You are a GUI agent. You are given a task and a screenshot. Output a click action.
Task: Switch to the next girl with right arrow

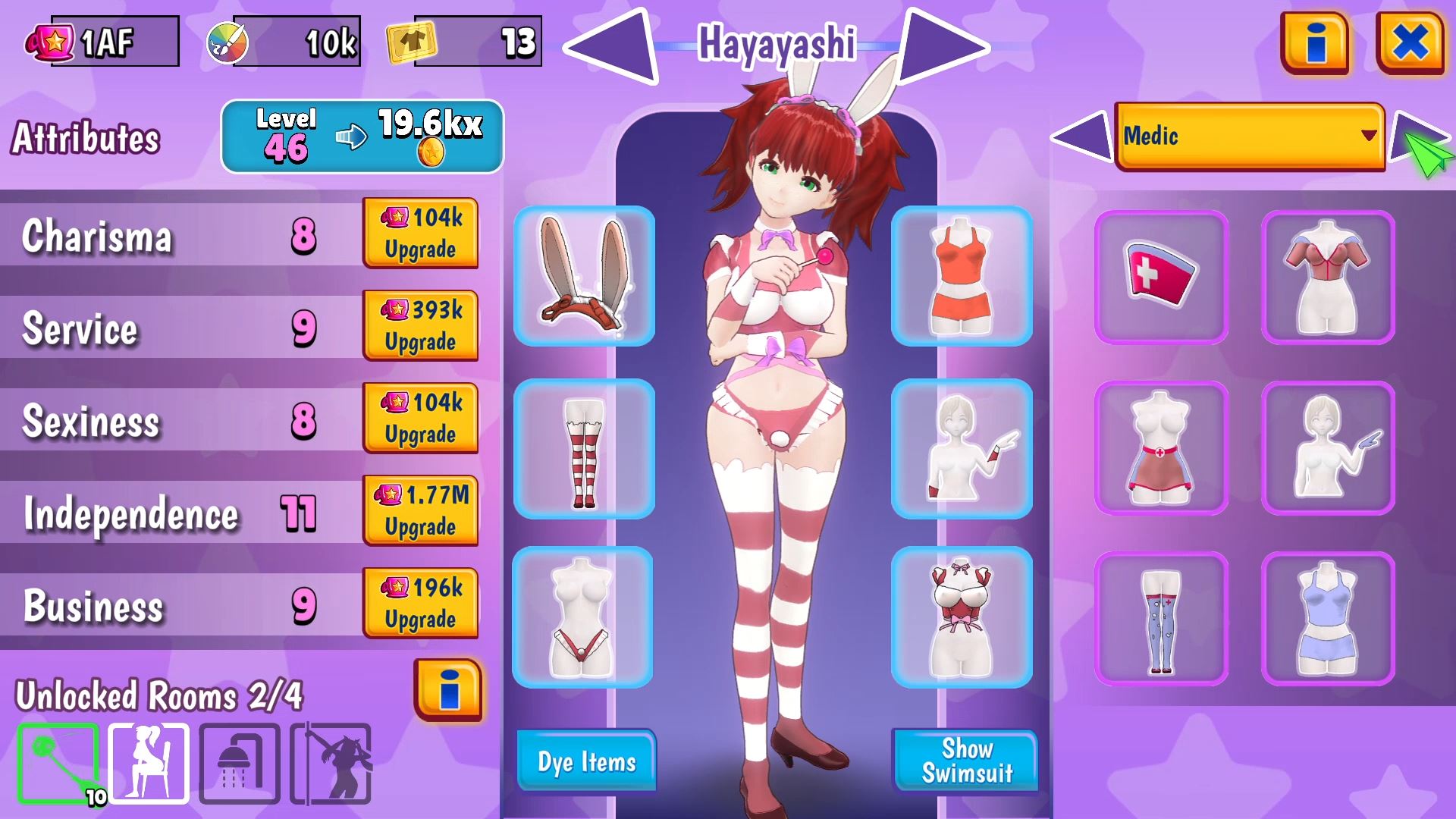tap(937, 45)
